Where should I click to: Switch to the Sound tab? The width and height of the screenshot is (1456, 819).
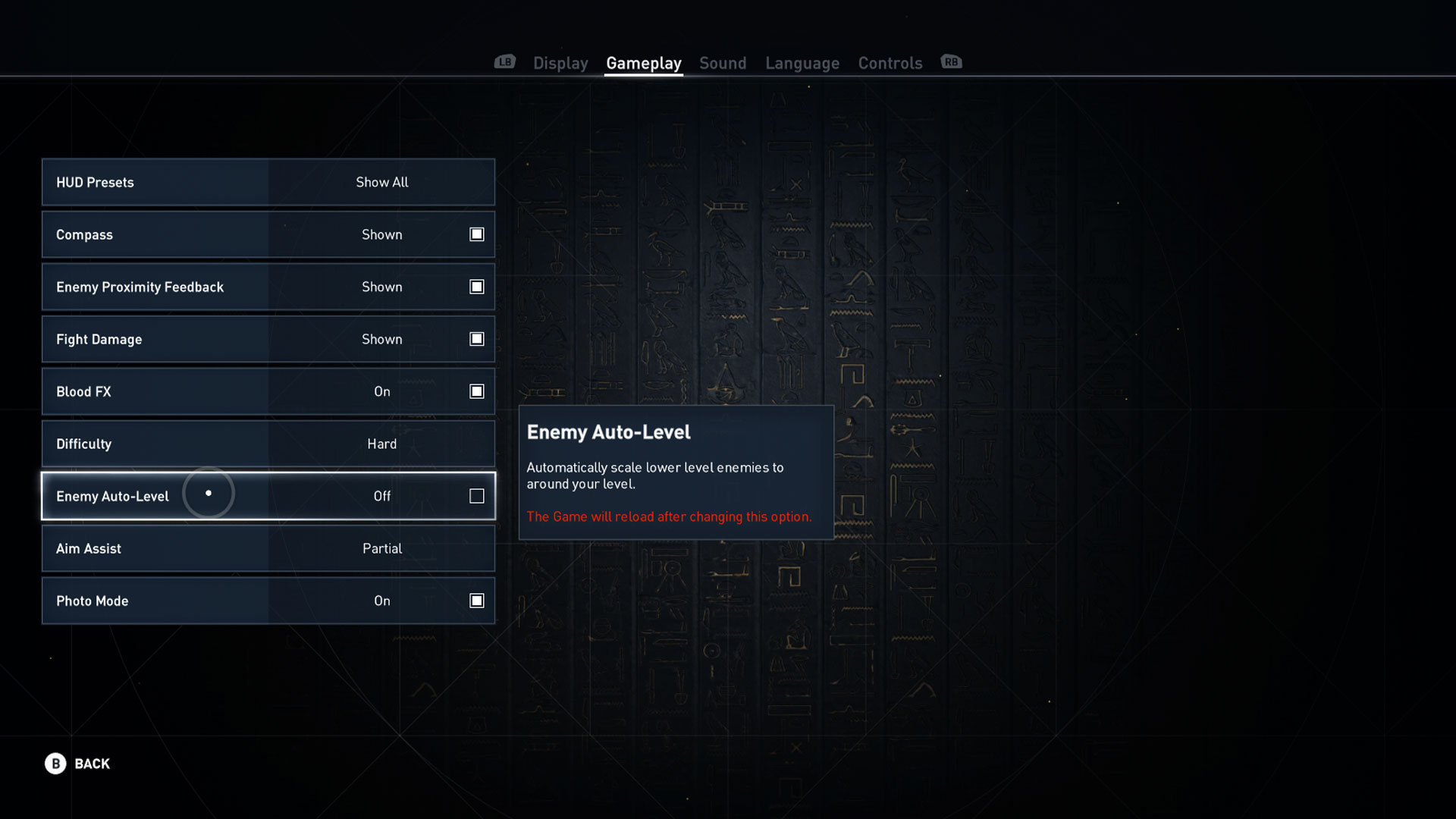click(x=722, y=63)
